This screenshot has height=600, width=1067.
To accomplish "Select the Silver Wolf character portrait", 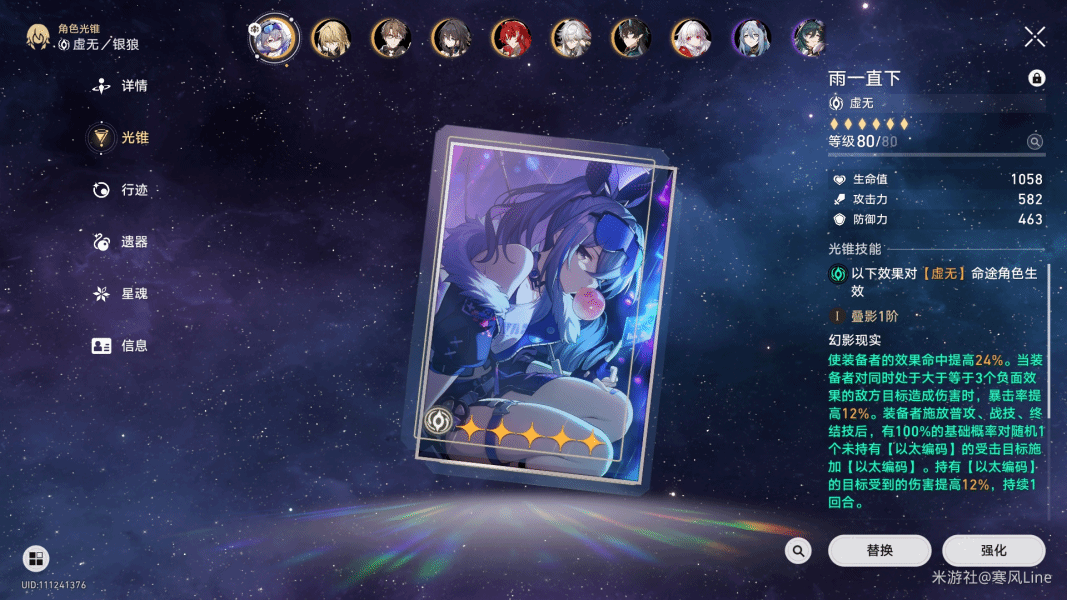I will point(272,37).
